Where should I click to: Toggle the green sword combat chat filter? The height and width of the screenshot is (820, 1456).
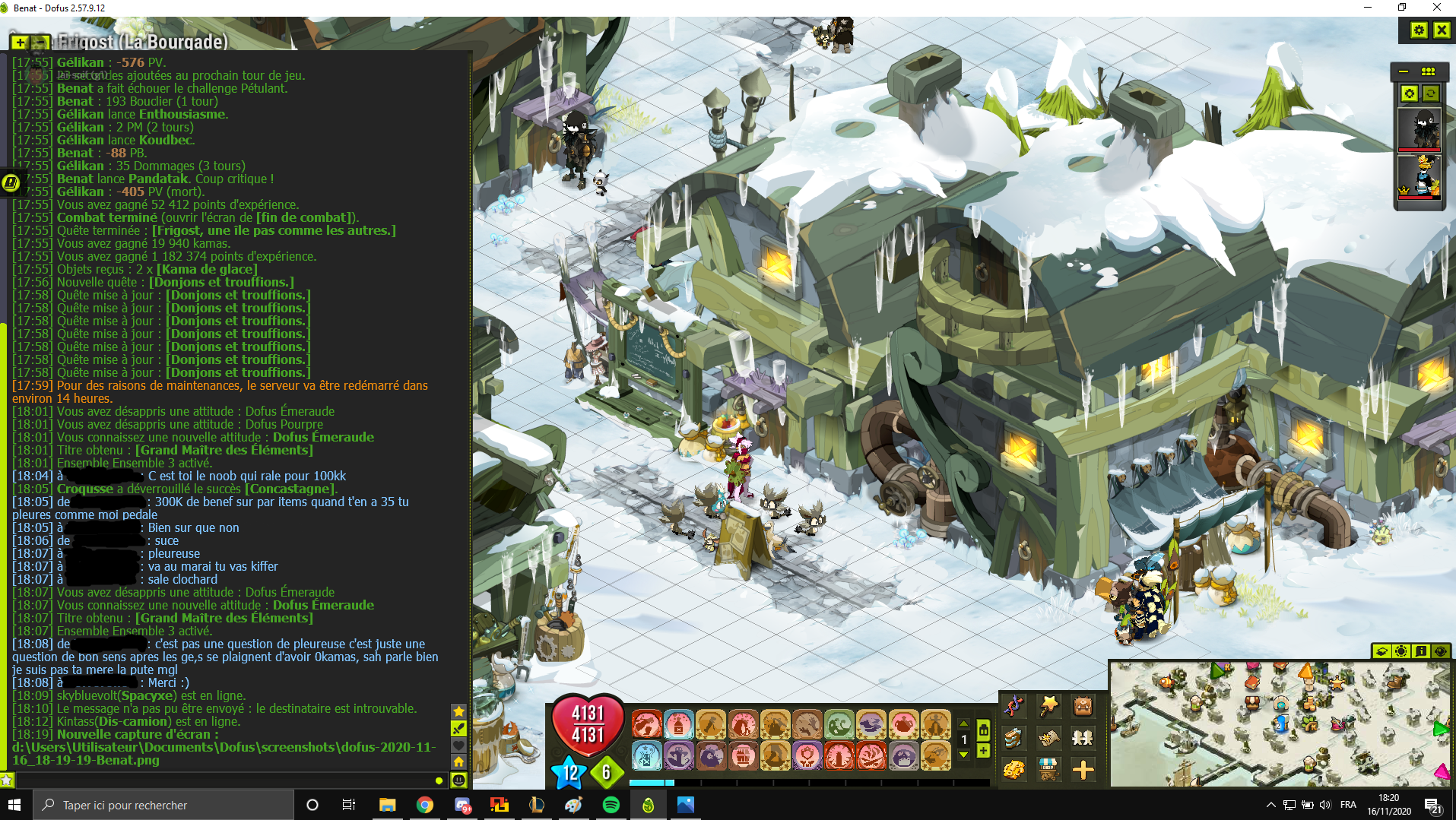[458, 729]
